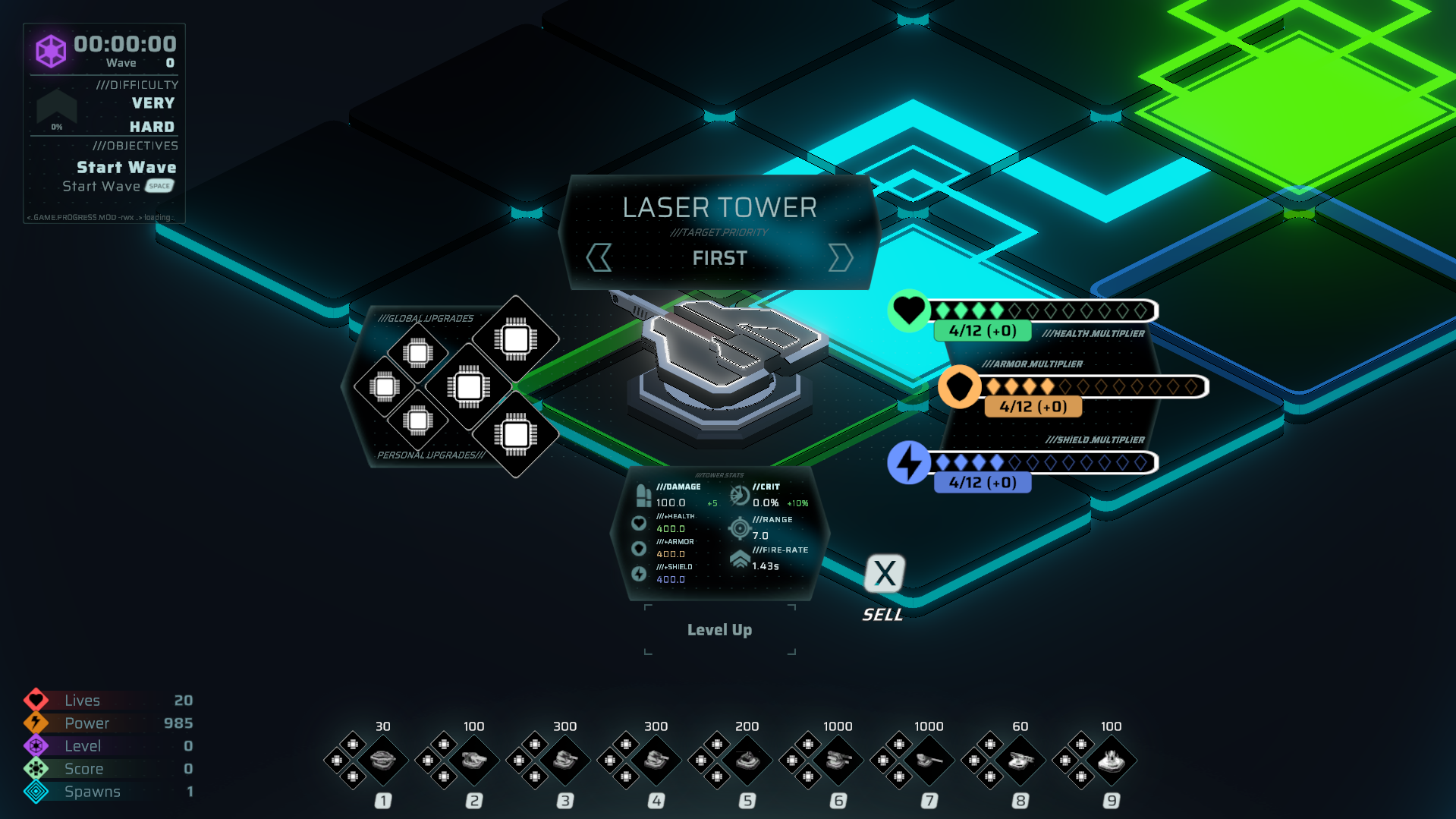
Task: Choose the 100-cost tower in slot 9
Action: [x=1111, y=760]
